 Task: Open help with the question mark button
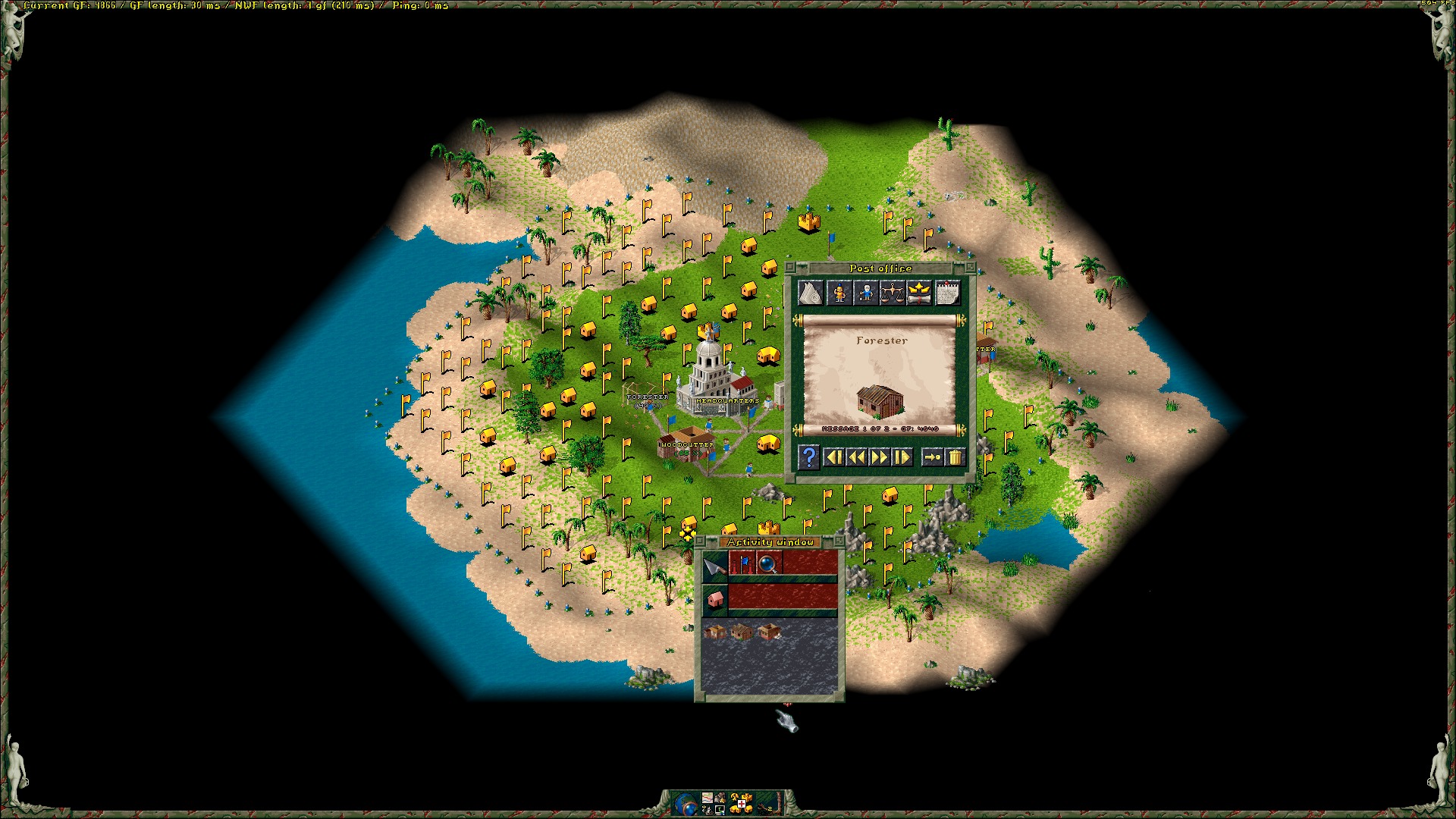tap(809, 457)
